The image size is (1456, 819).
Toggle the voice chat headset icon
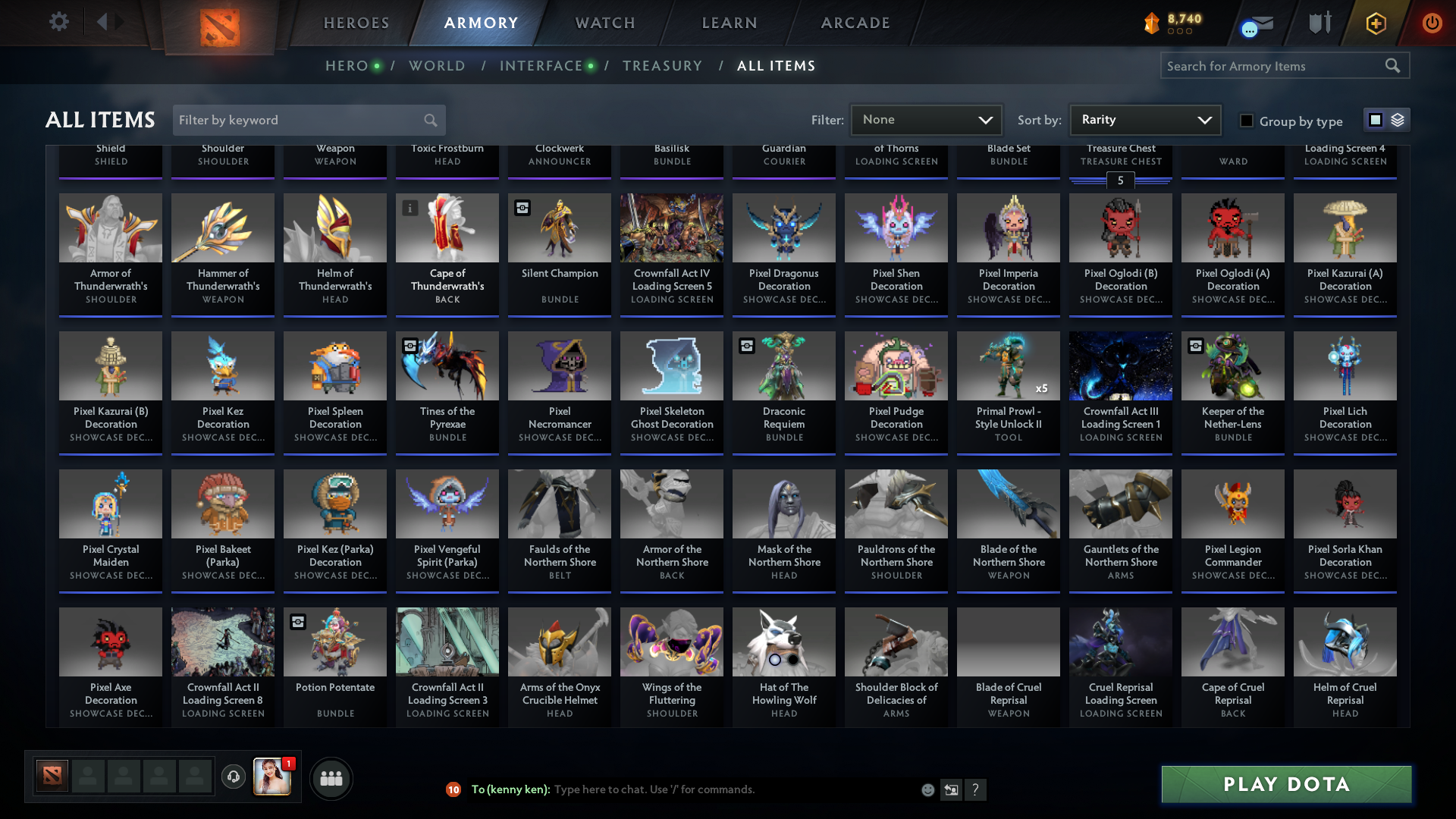click(x=234, y=778)
